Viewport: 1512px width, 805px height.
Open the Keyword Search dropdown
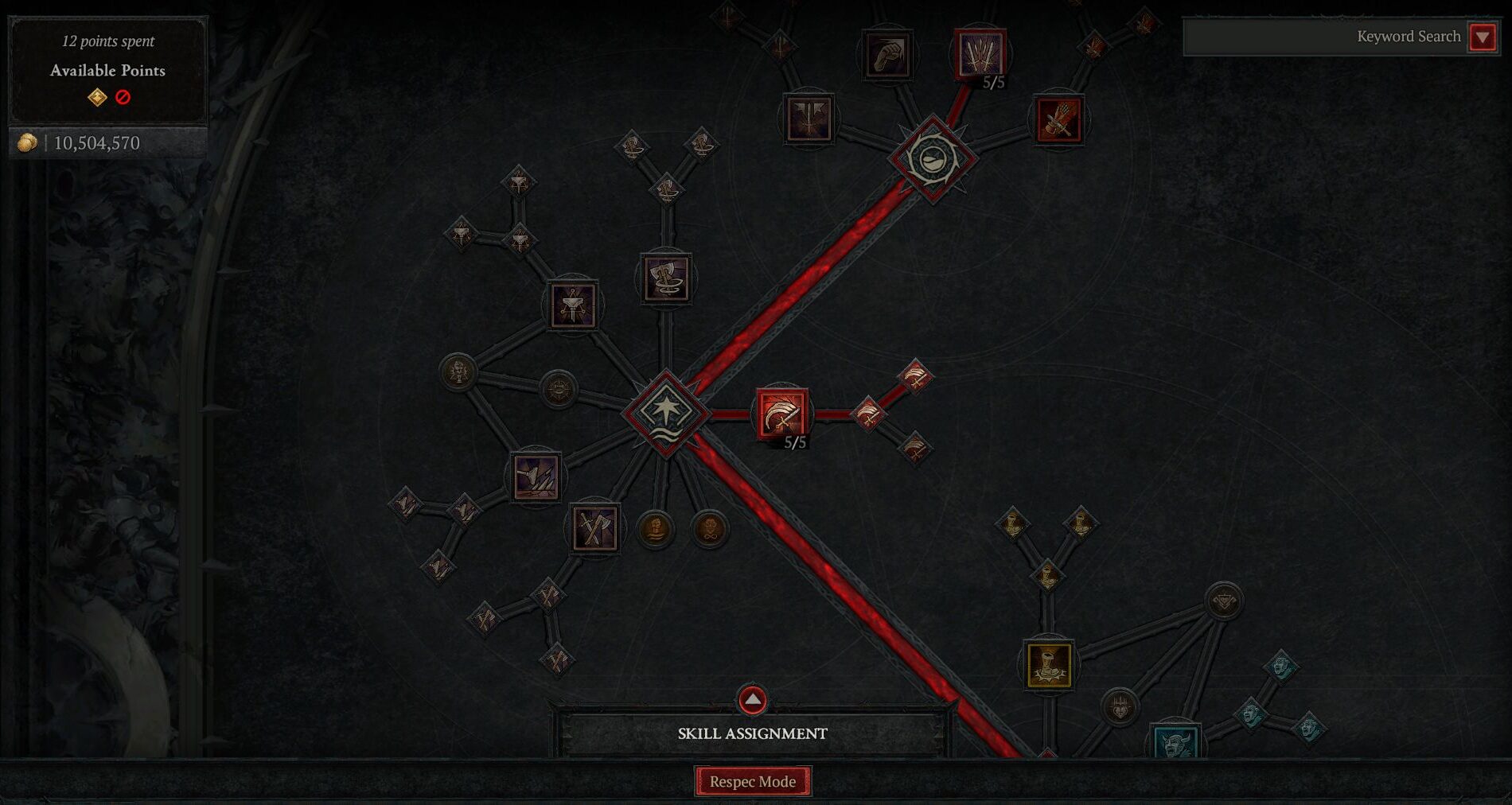[x=1482, y=37]
